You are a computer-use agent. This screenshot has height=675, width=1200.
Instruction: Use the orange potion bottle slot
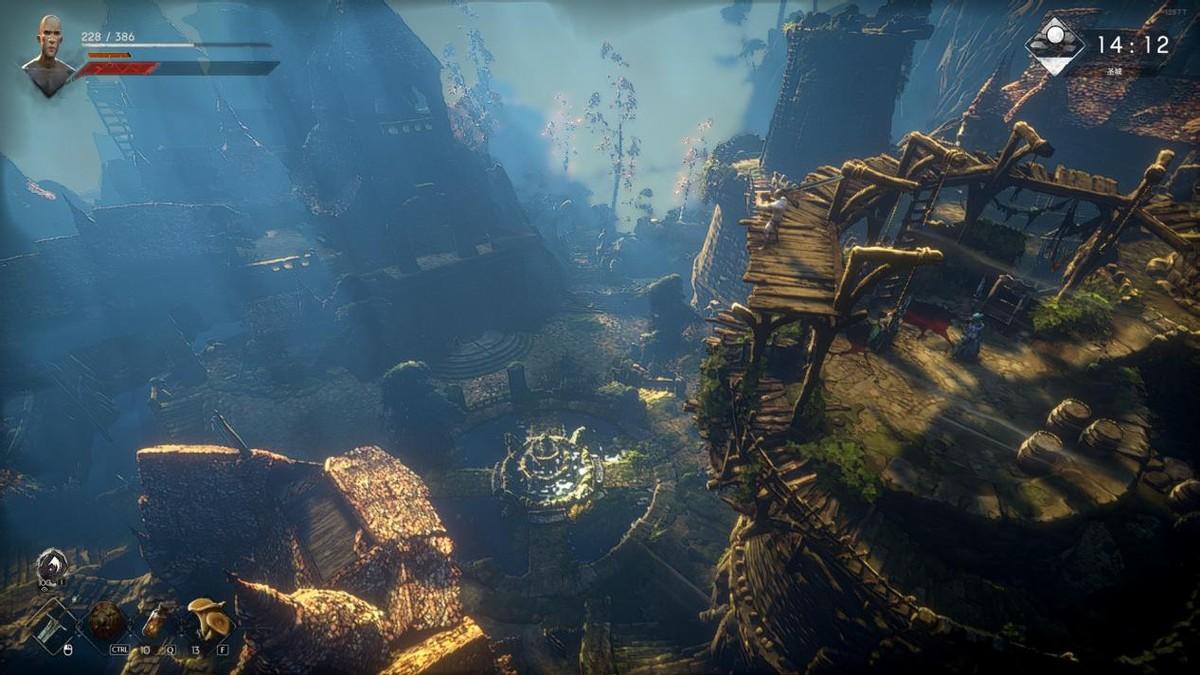pos(155,622)
